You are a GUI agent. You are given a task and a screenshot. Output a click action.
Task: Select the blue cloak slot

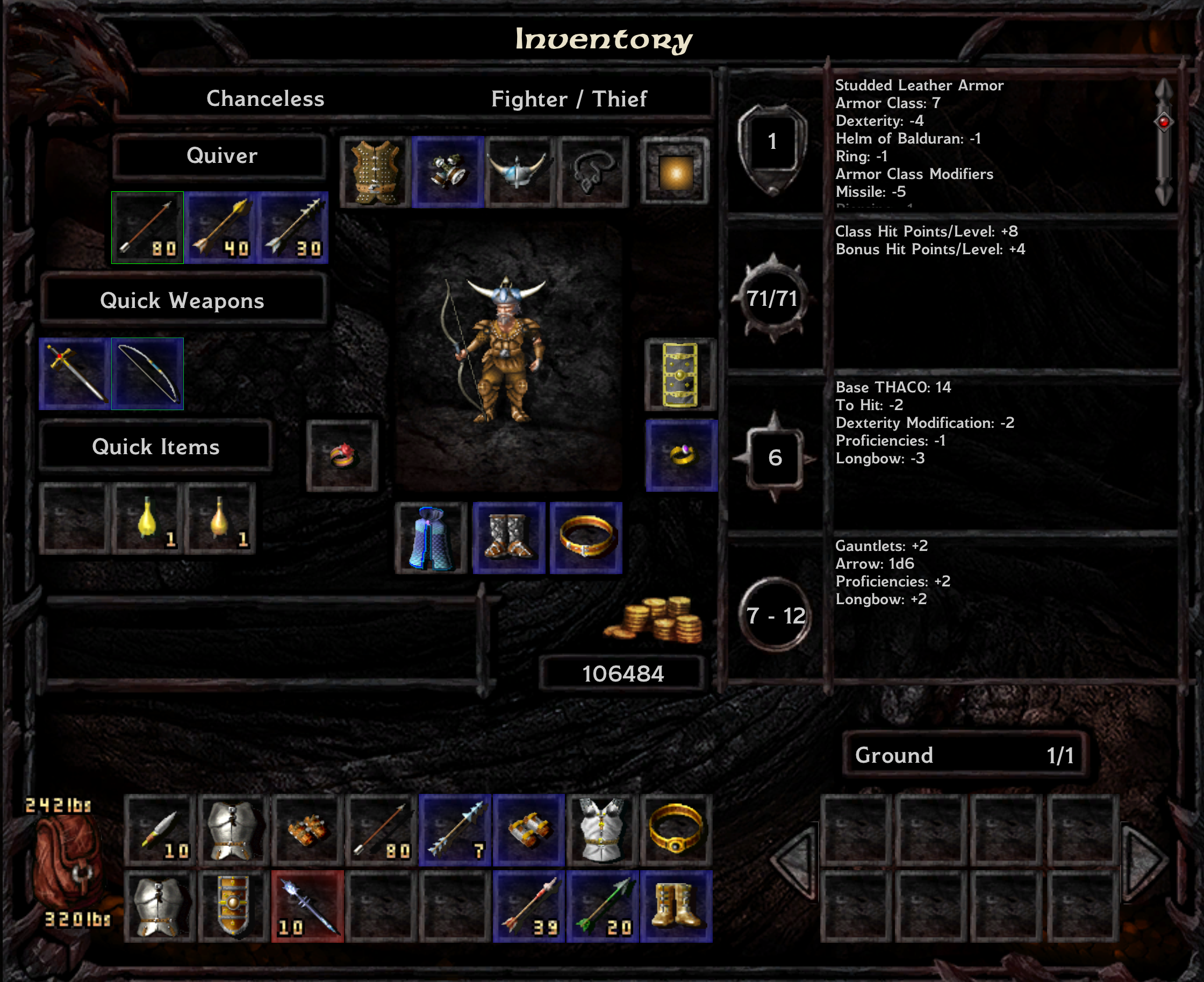[431, 538]
